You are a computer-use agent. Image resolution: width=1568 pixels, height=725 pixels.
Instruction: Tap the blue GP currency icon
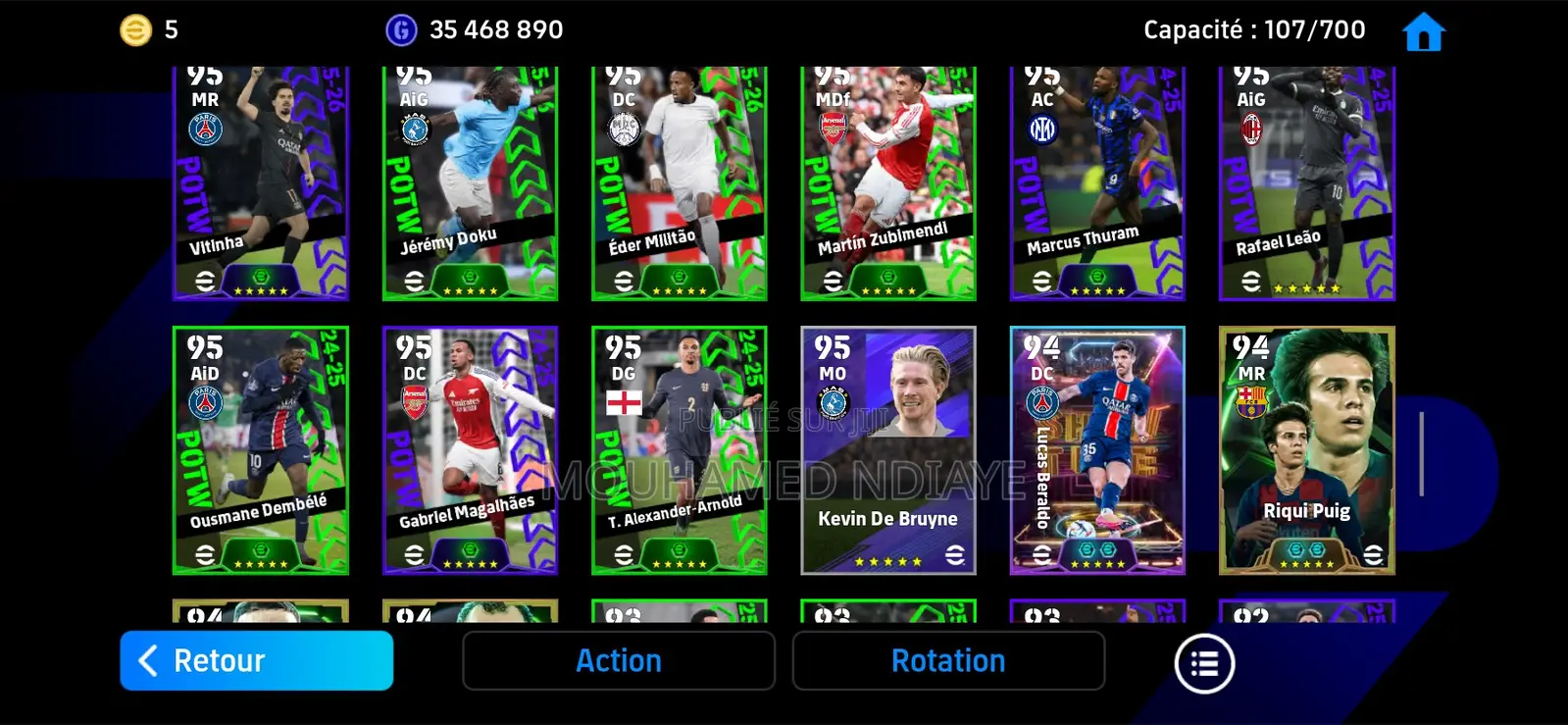[403, 29]
